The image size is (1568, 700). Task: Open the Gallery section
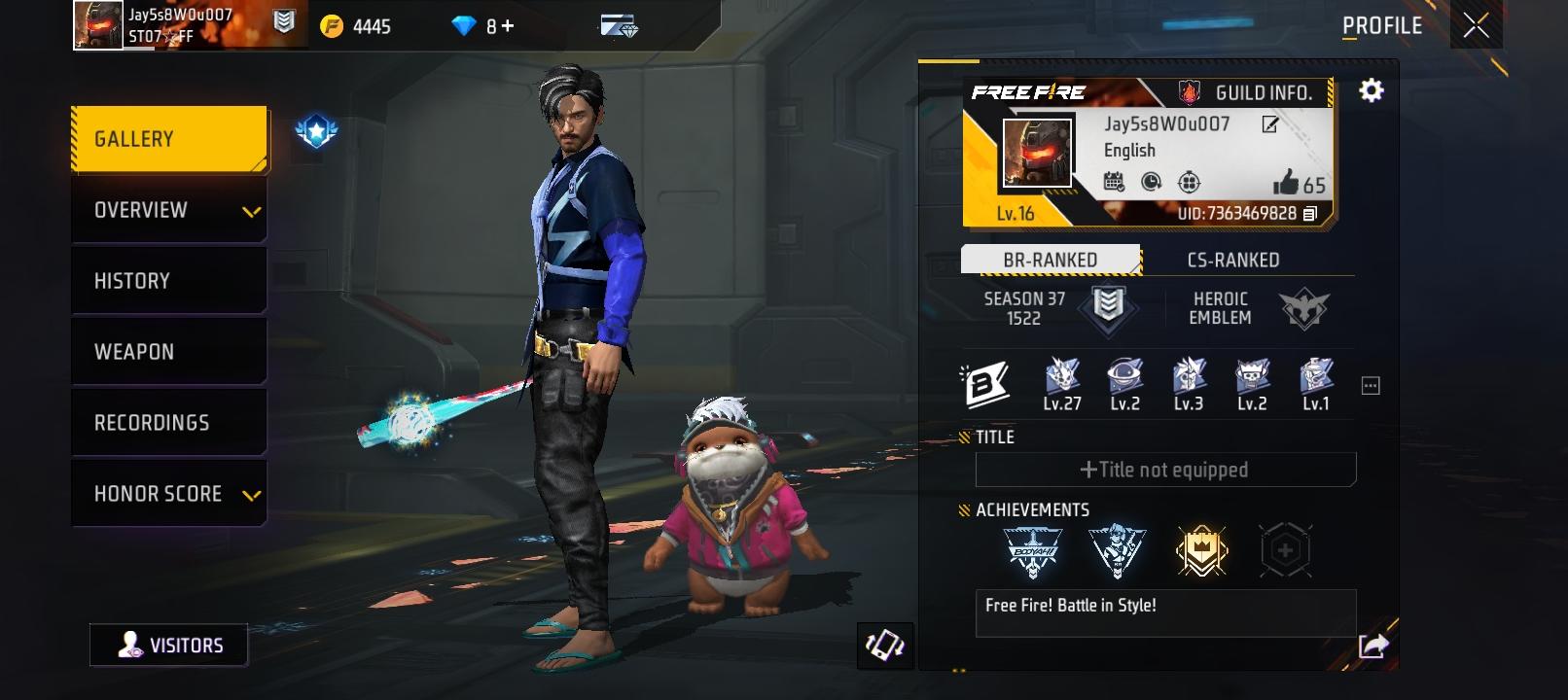(169, 139)
